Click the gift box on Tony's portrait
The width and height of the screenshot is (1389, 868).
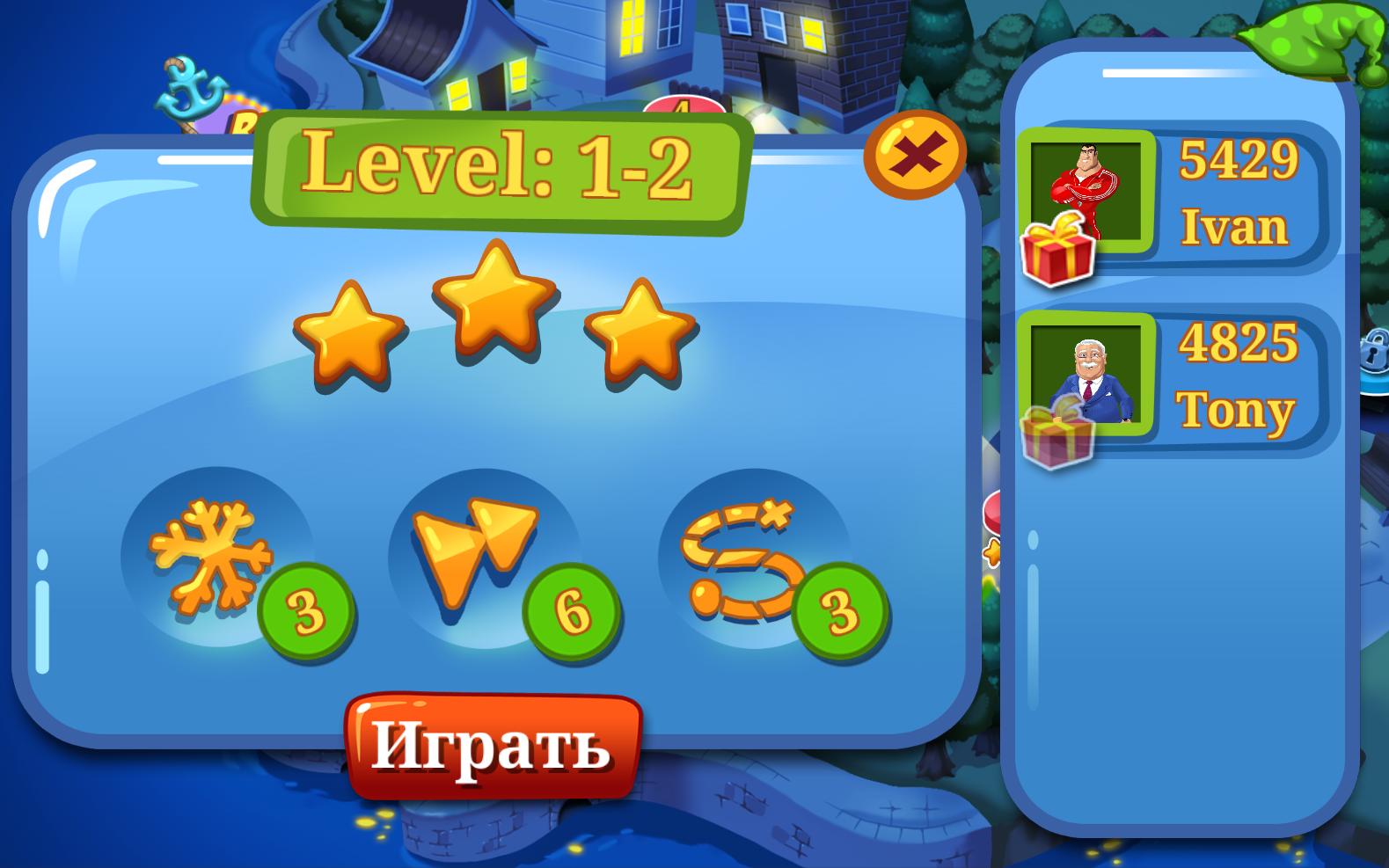point(1056,433)
